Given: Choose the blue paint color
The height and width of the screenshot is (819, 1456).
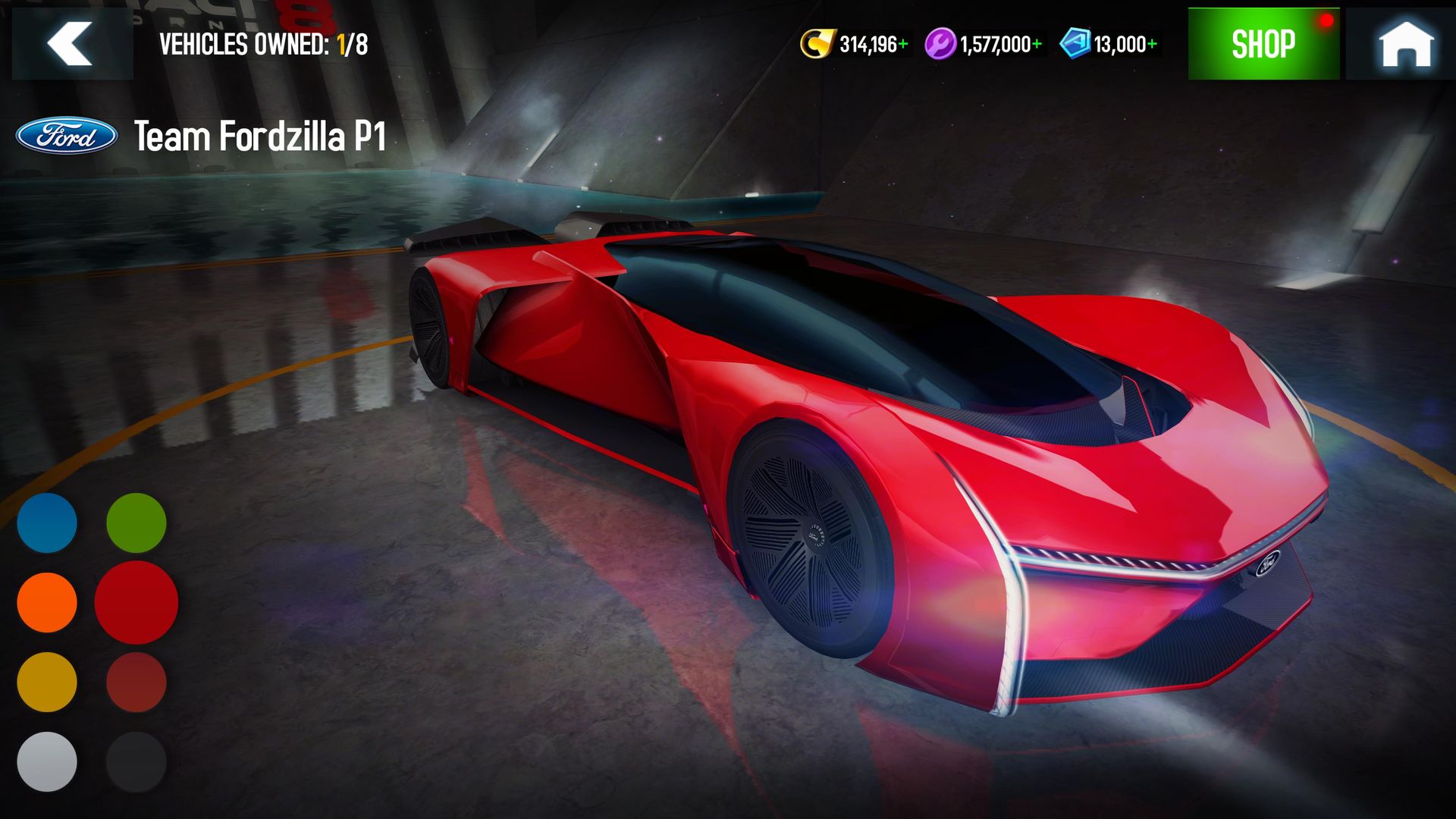Looking at the screenshot, I should 47,522.
